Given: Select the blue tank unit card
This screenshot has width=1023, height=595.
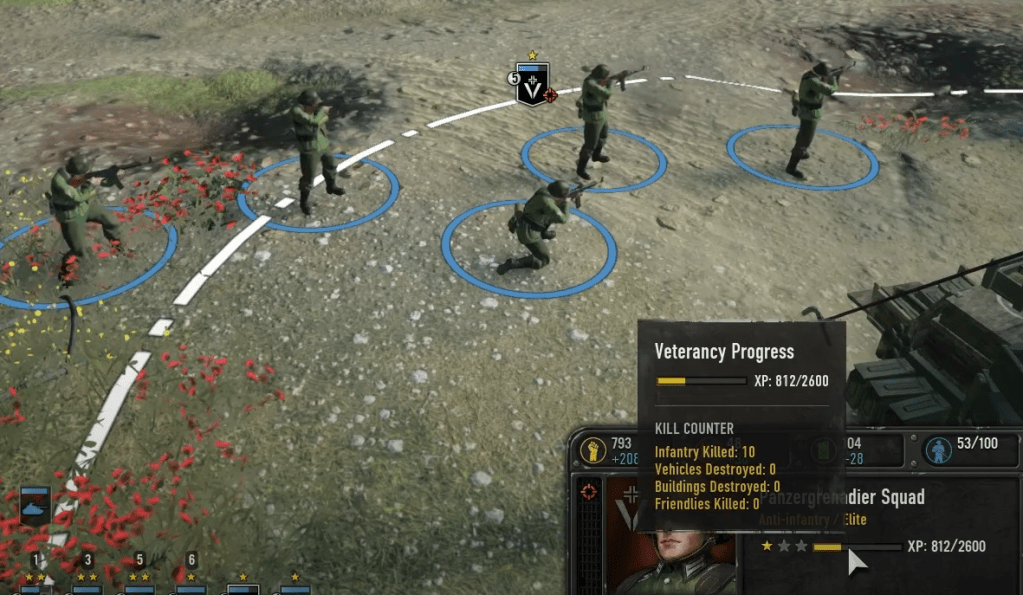Looking at the screenshot, I should pyautogui.click(x=35, y=508).
